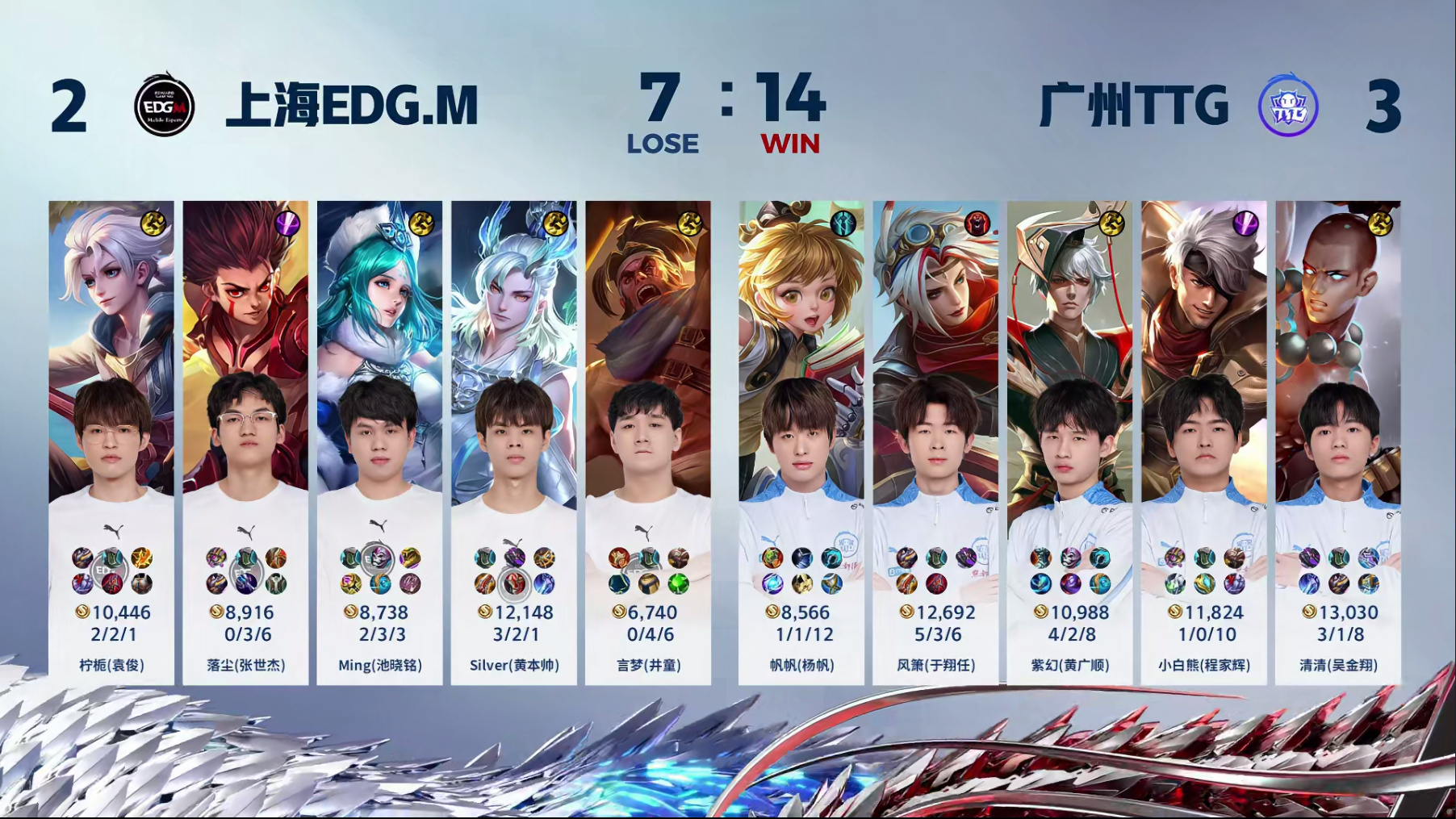Click the 上海EDG.M team logo
Viewport: 1456px width, 819px height.
tap(164, 106)
